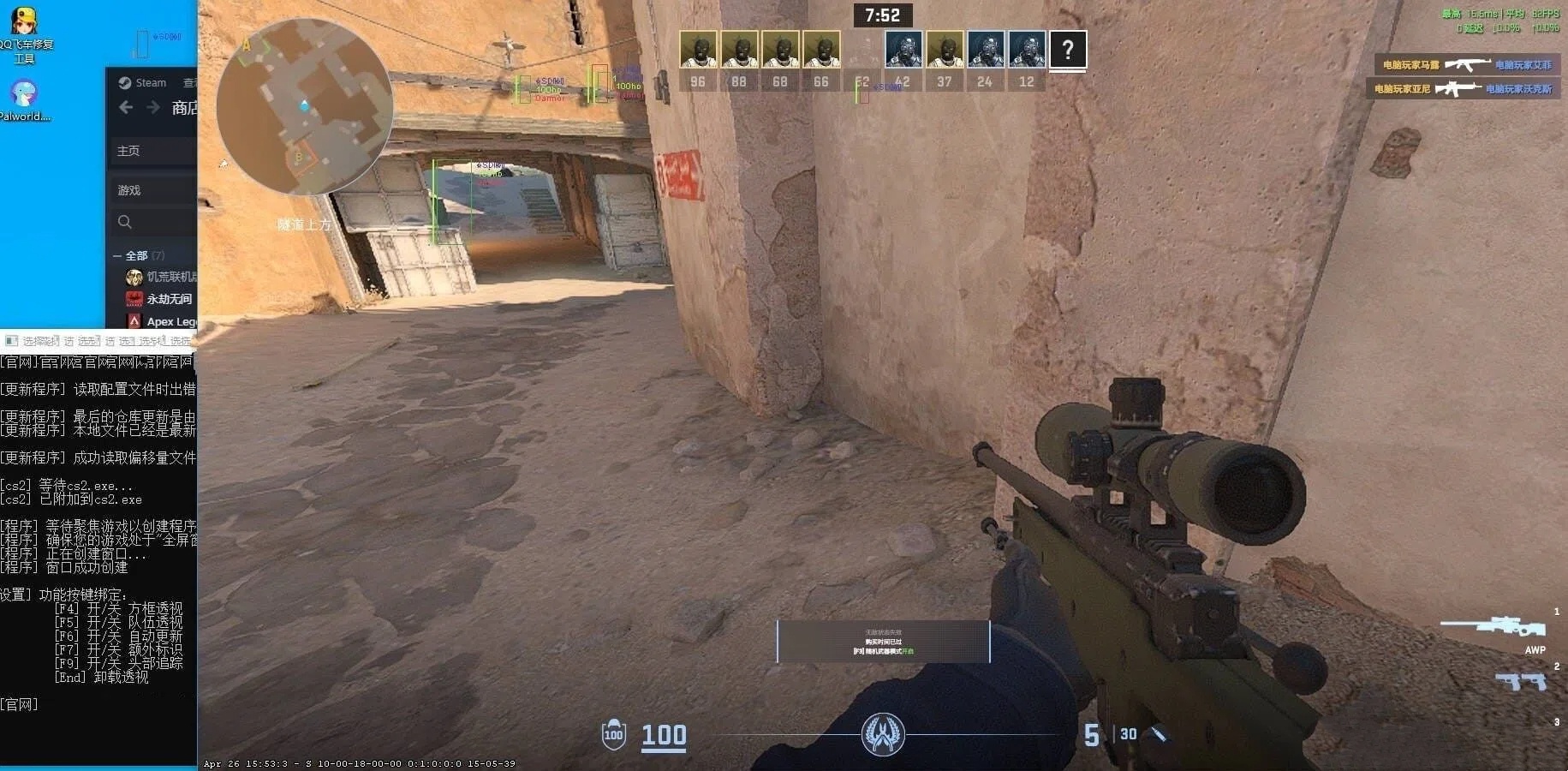Viewport: 1568px width, 771px height.
Task: Click the Steam search magnifier icon
Action: 126,222
